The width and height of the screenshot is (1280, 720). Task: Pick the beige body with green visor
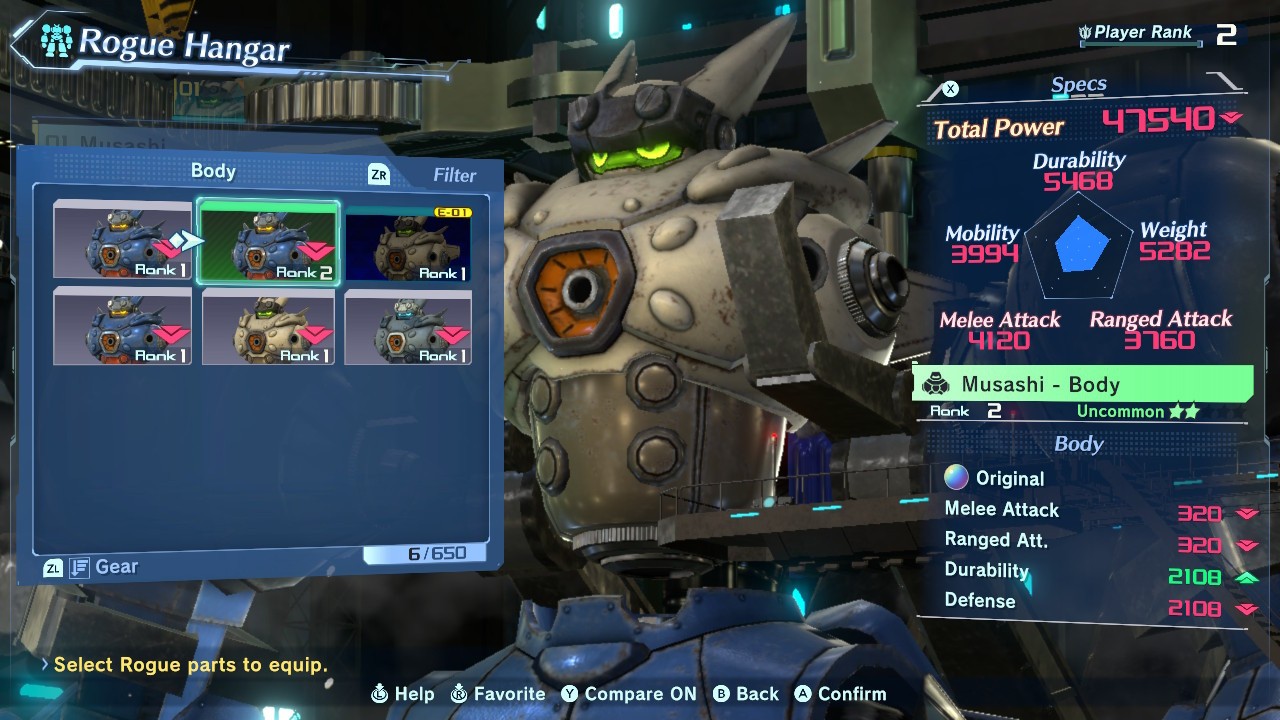click(268, 327)
